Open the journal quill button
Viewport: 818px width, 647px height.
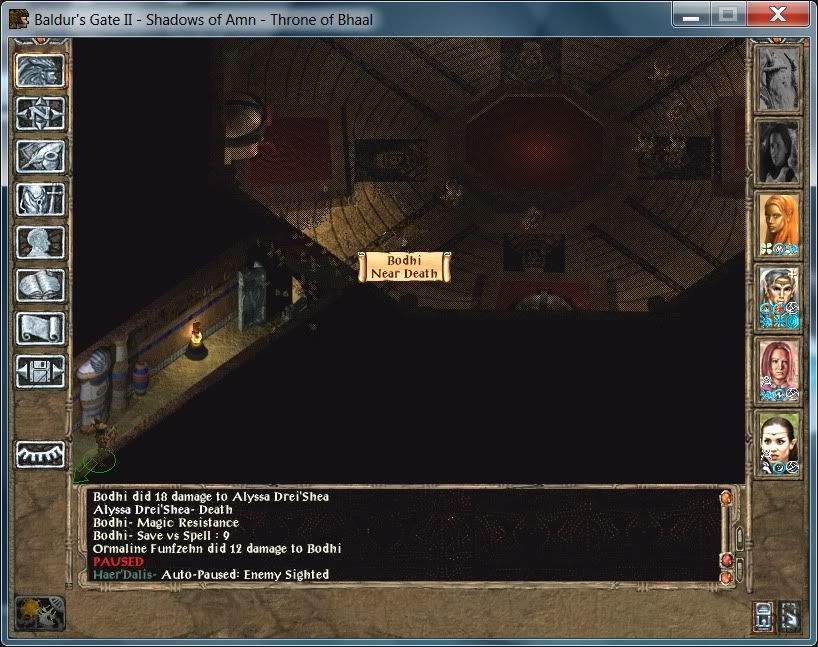pos(41,156)
